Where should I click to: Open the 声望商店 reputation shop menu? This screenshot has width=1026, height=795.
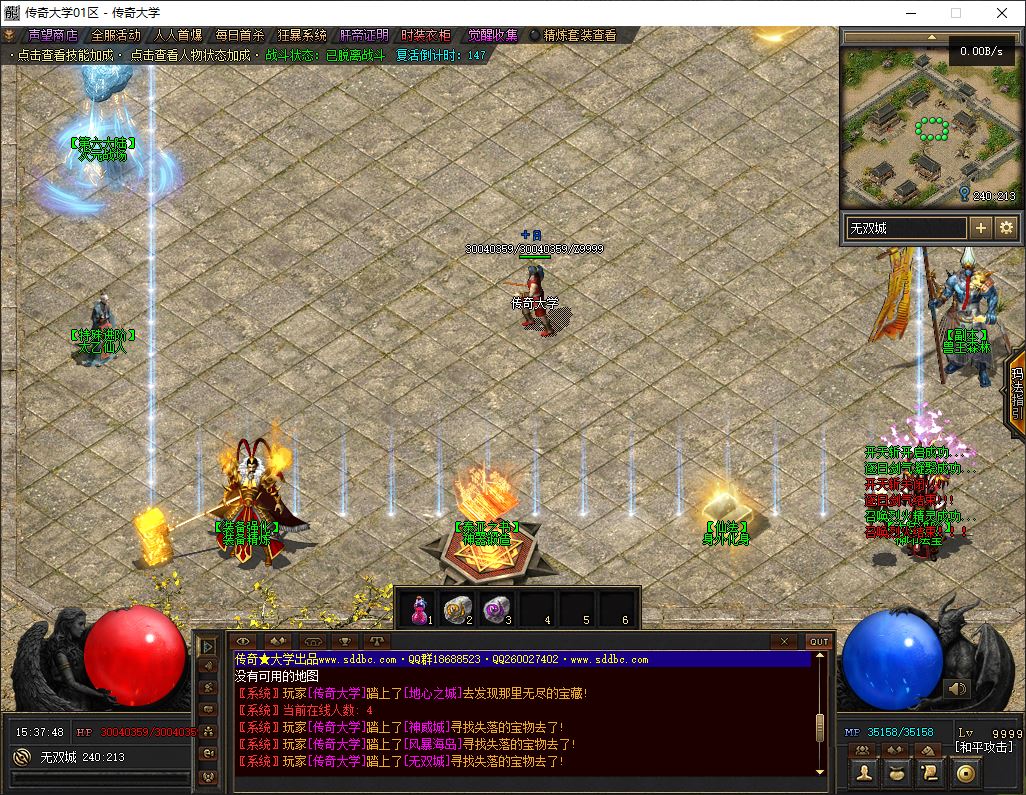click(x=52, y=35)
